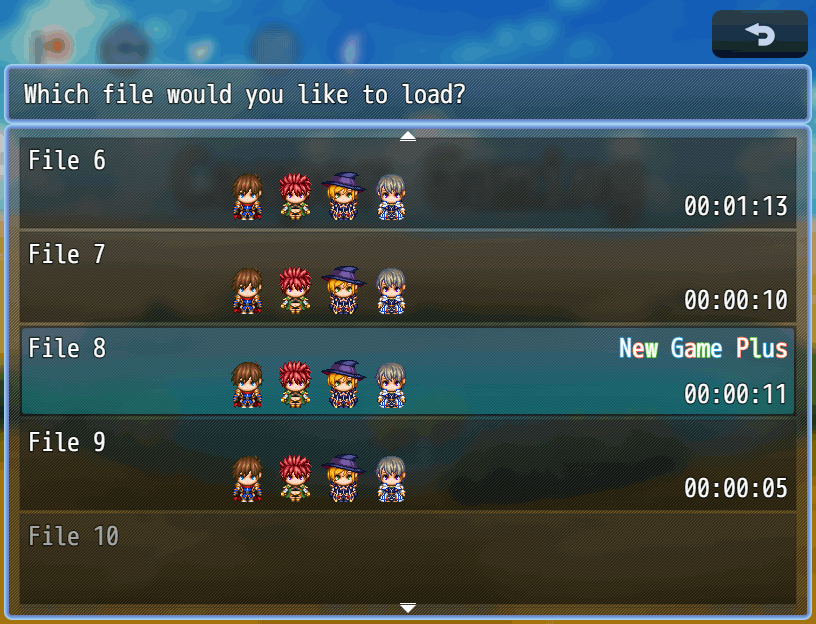
Task: Click the up arrow above the list
Action: pyautogui.click(x=408, y=136)
